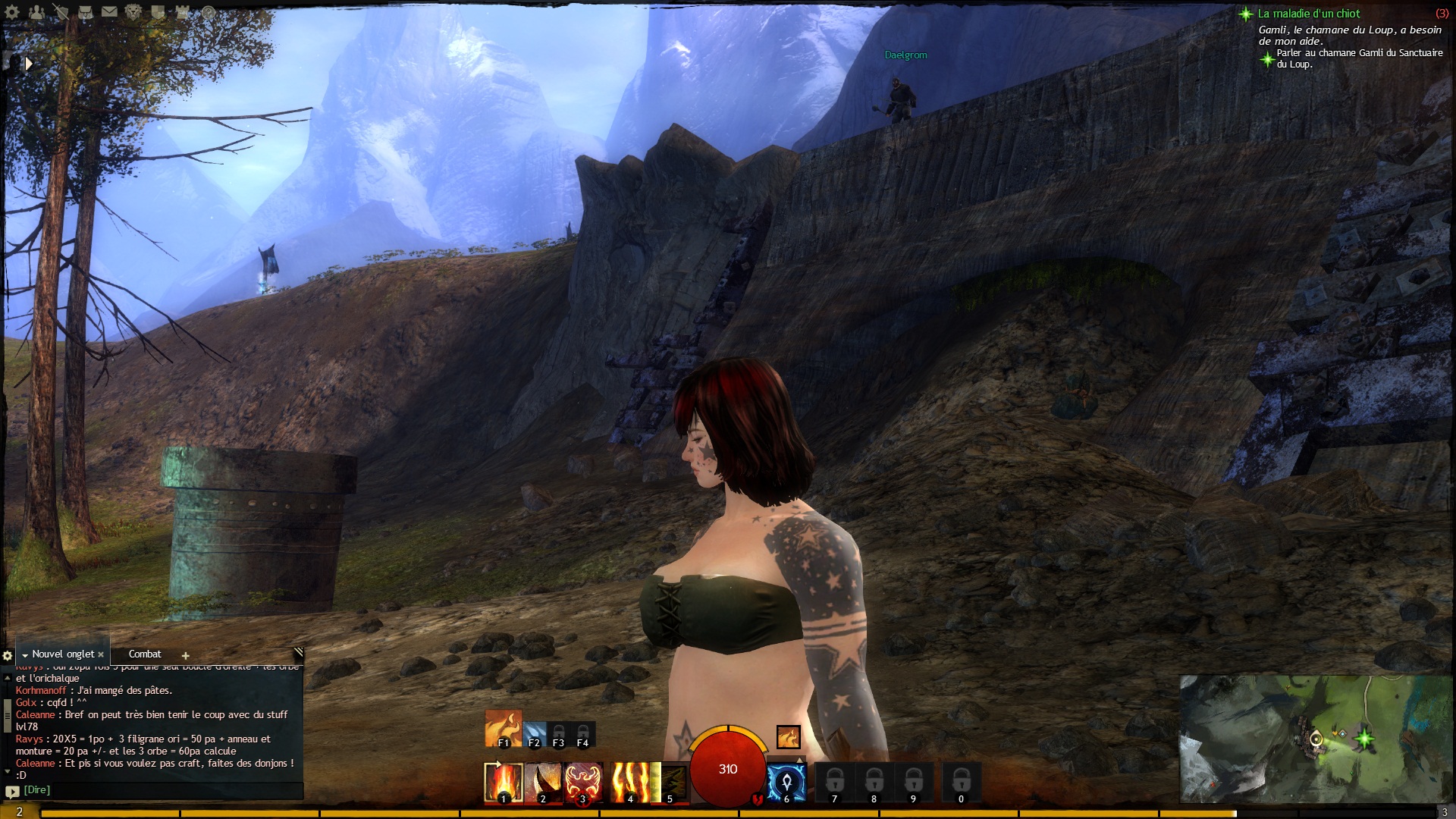Open the inventory bag icon
Image resolution: width=1456 pixels, height=819 pixels.
(86, 12)
